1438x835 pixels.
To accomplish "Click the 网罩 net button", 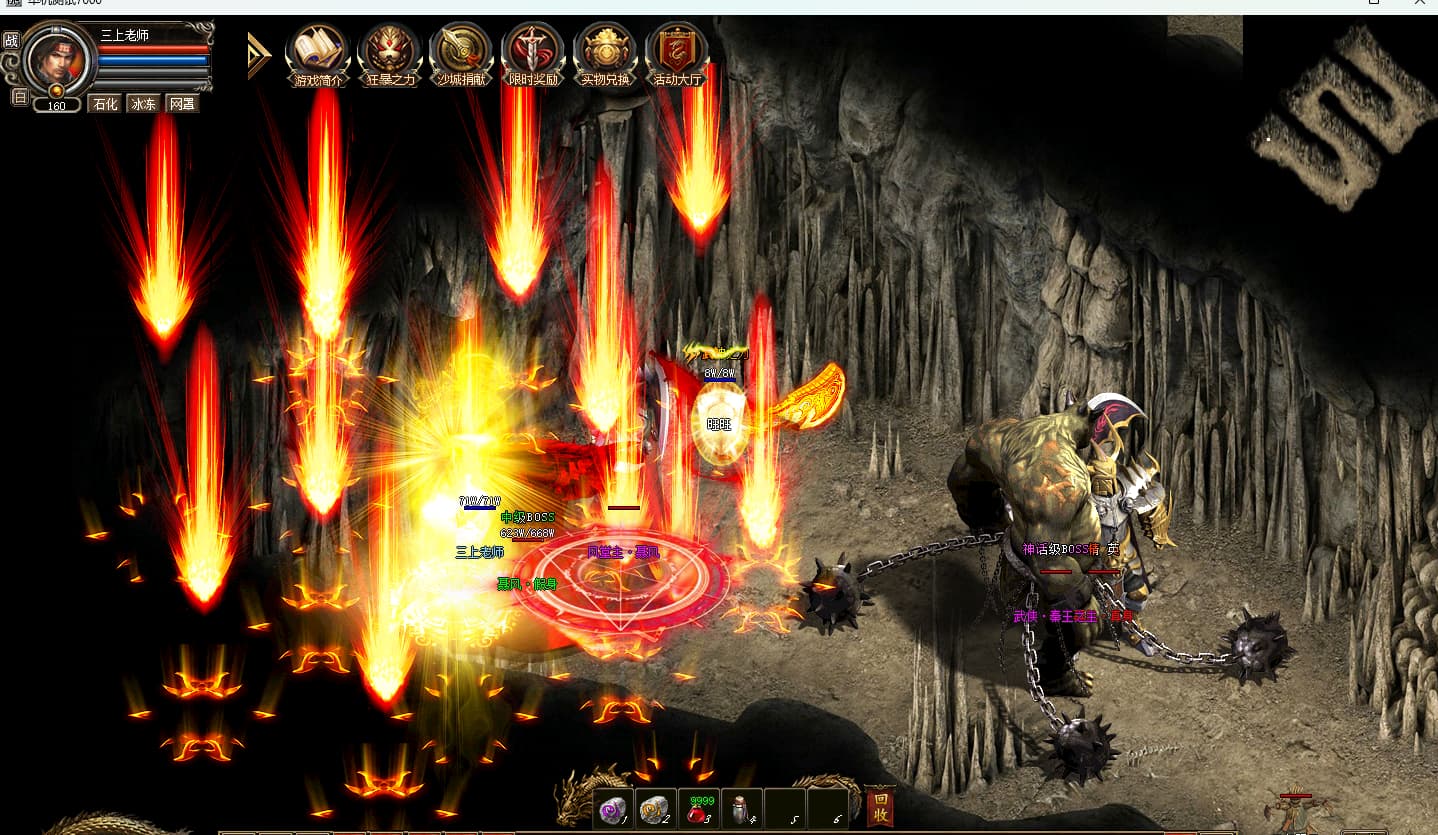I will 181,103.
